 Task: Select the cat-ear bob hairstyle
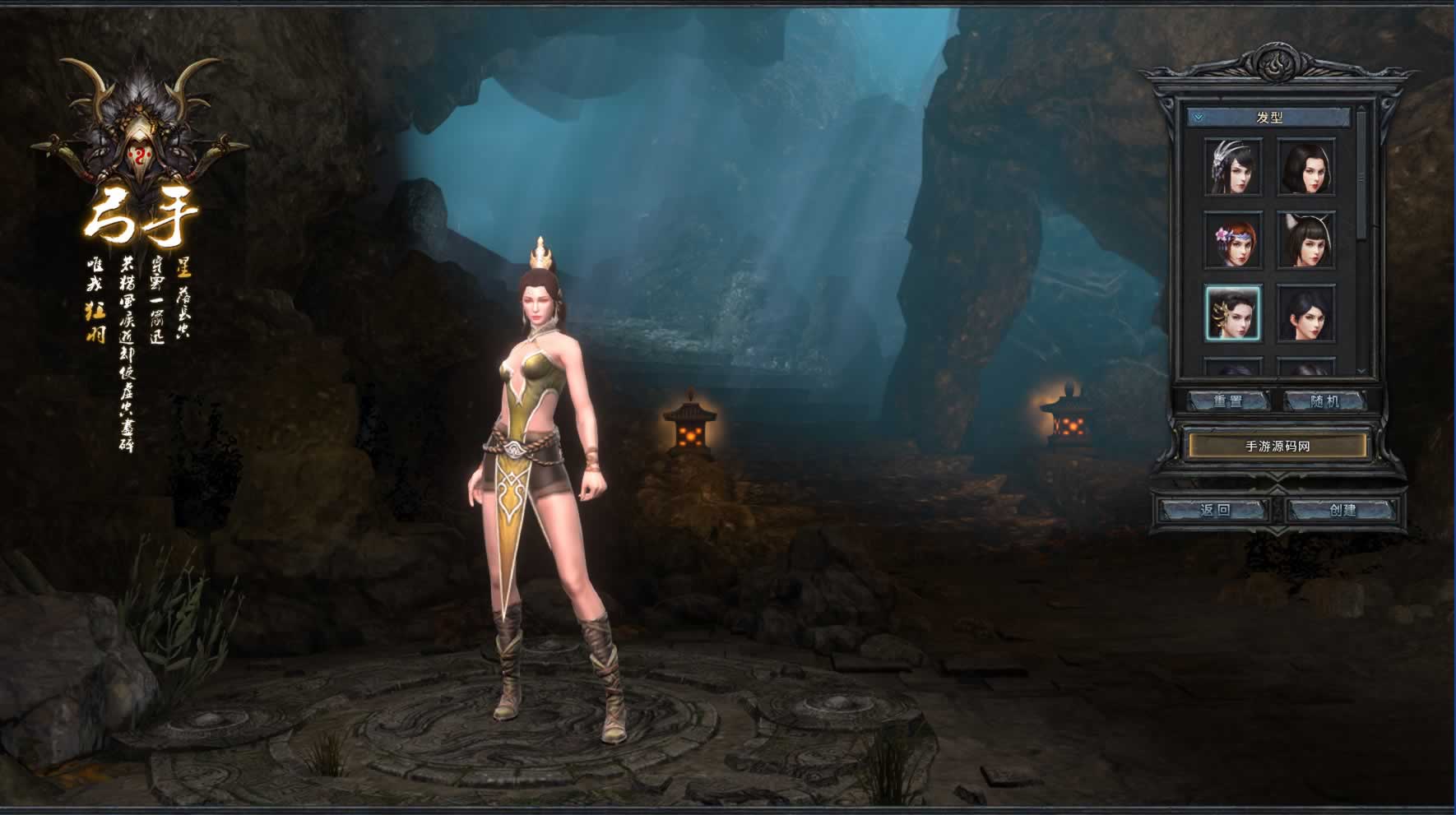pyautogui.click(x=1305, y=239)
